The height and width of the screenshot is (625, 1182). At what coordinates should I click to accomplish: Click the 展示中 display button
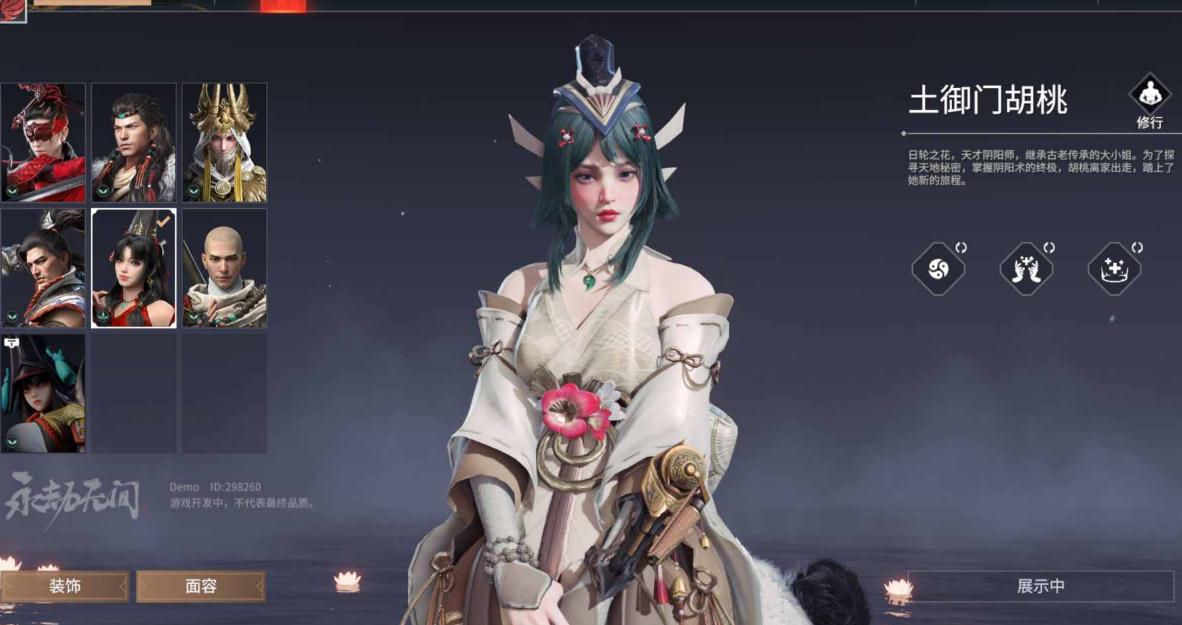pyautogui.click(x=1040, y=586)
